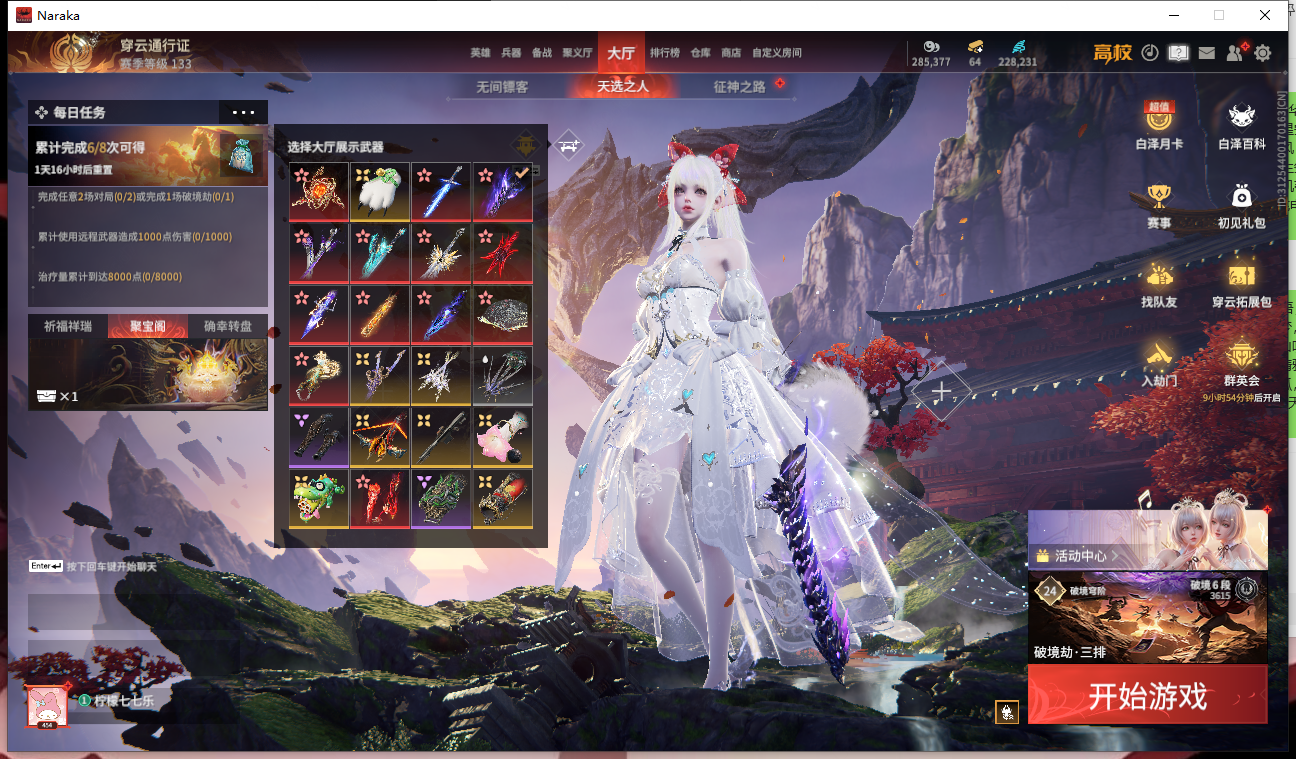Open the mail envelope icon
Screen dimensions: 1296x759
click(1207, 53)
